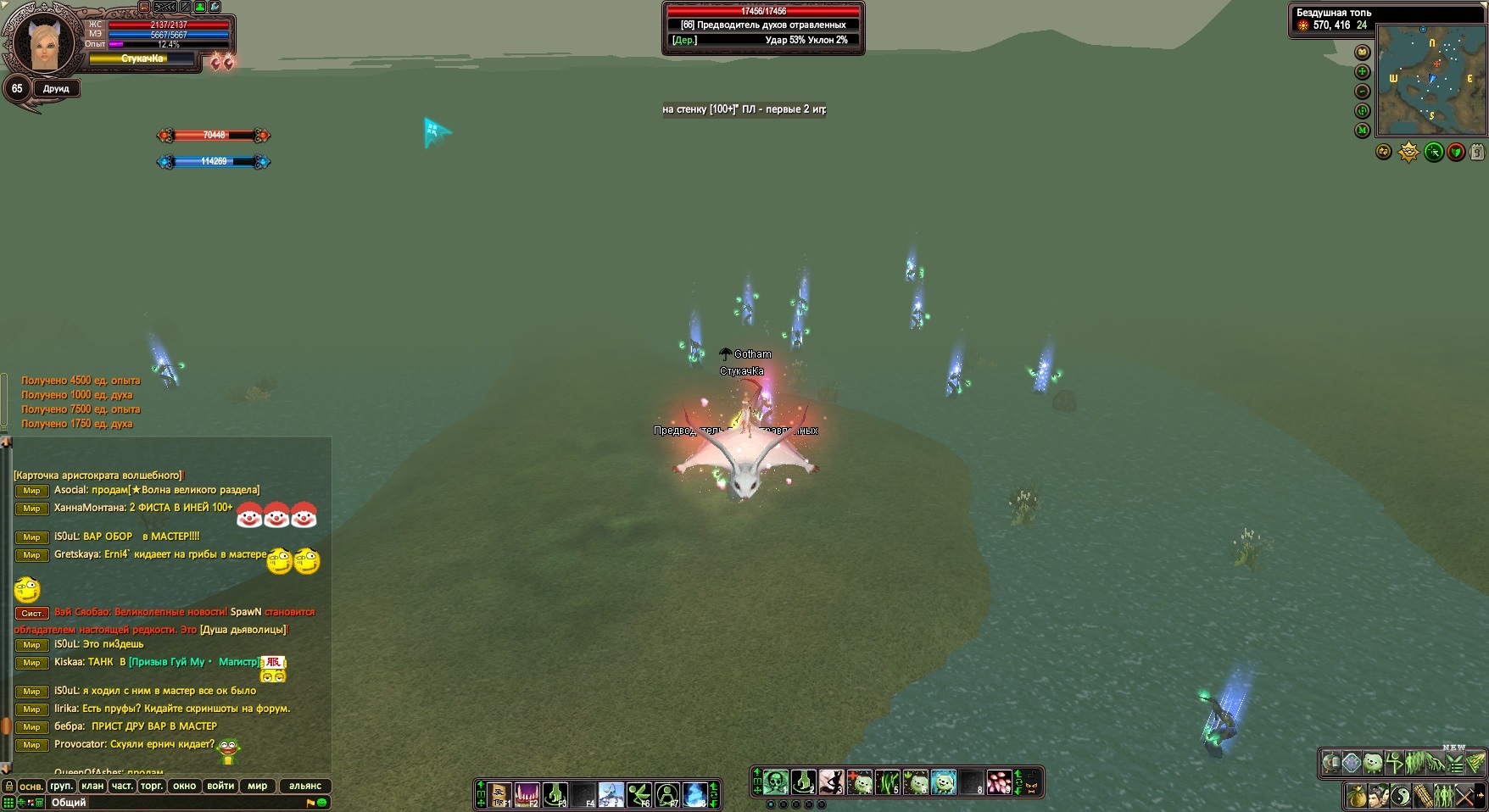Activate the purple fanged maw skill on F2

click(x=527, y=794)
